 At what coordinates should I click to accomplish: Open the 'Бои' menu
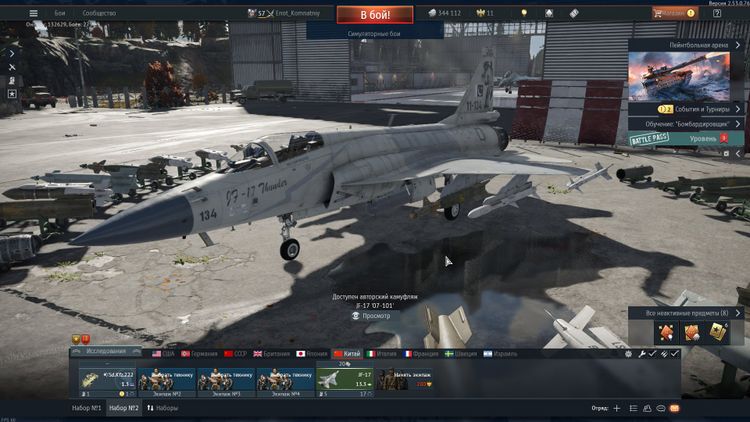click(x=60, y=13)
